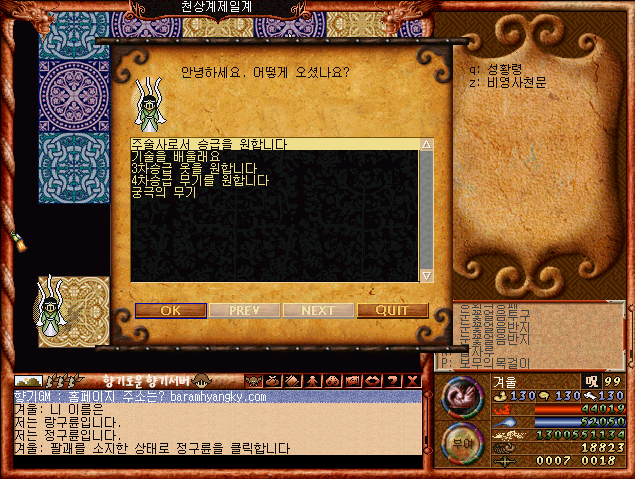Click the dialogue list's scroll-down arrow
This screenshot has width=635, height=479.
pos(426,275)
